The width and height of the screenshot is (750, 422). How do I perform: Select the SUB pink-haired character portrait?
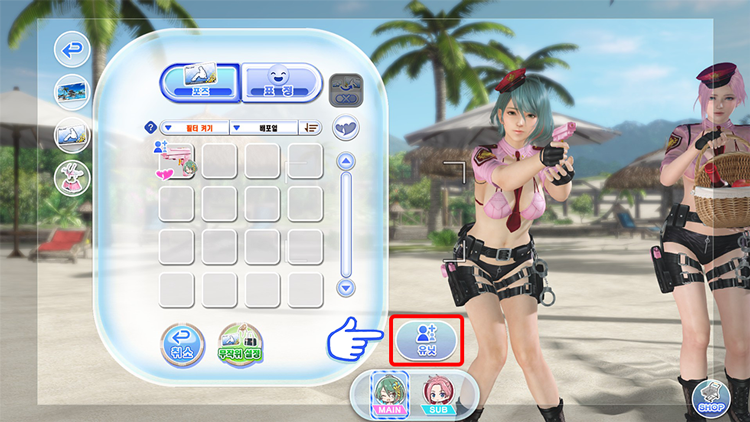point(437,394)
